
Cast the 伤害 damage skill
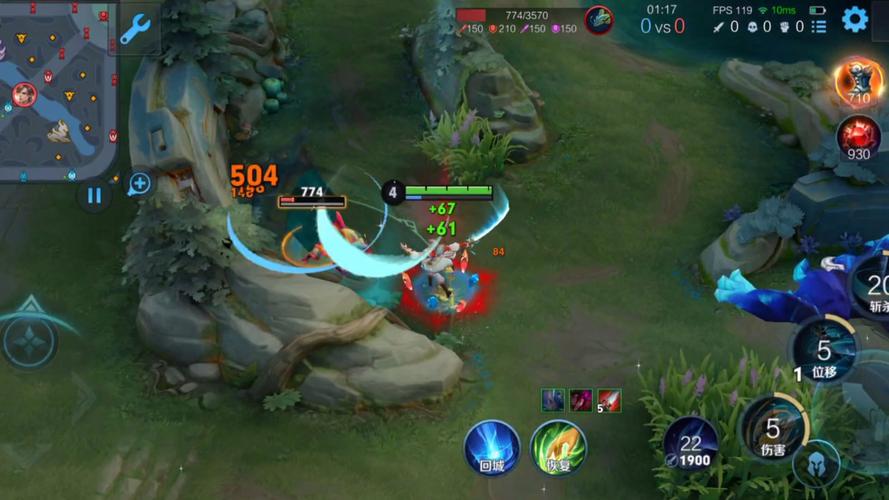click(773, 430)
